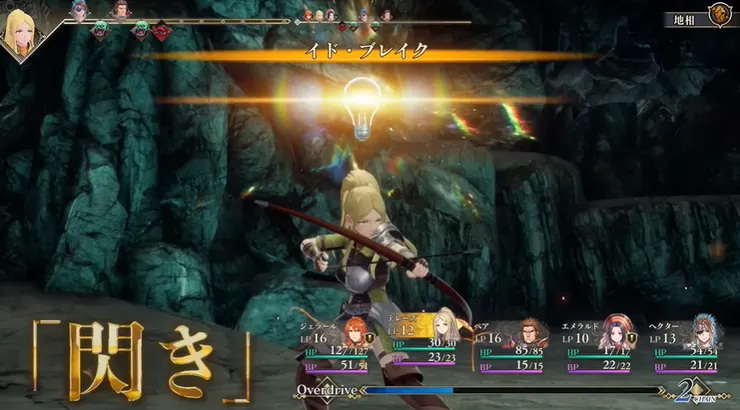Open the 地相 terrain indicator
Image resolution: width=740 pixels, height=410 pixels.
pyautogui.click(x=685, y=17)
